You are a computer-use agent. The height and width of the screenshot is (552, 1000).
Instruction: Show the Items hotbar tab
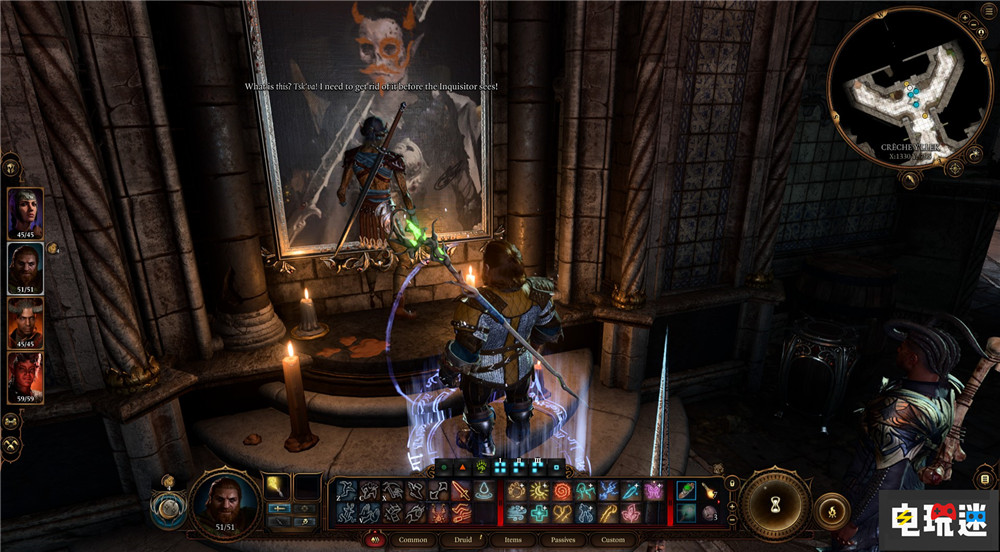coord(513,540)
